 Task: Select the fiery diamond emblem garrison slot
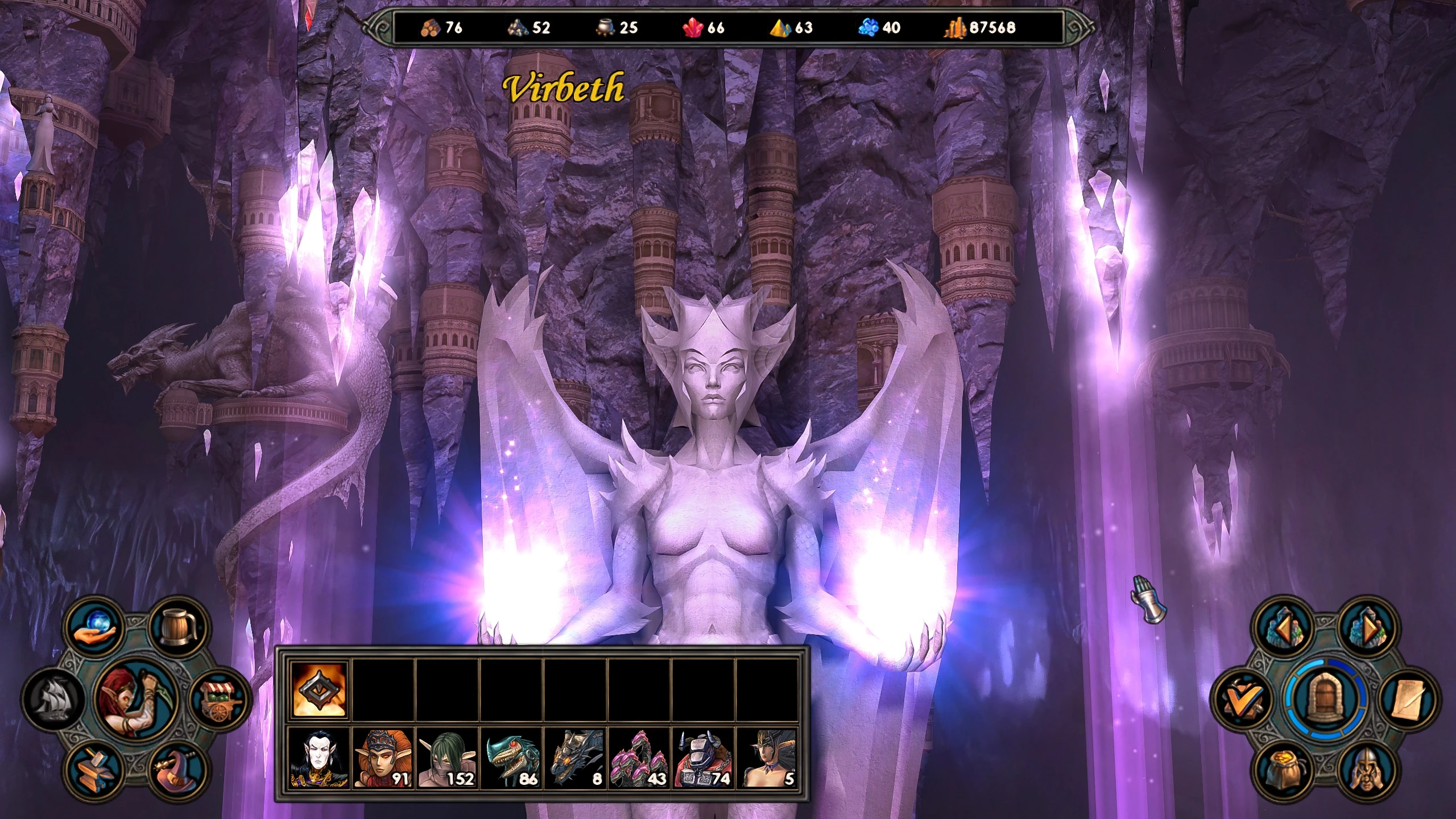click(x=318, y=689)
